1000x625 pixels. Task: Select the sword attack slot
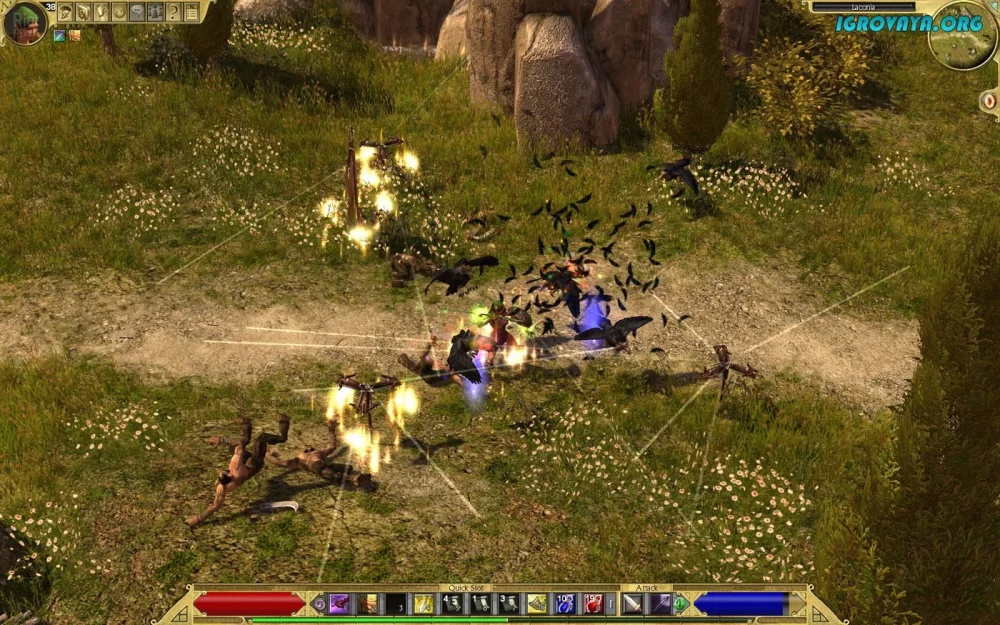633,603
